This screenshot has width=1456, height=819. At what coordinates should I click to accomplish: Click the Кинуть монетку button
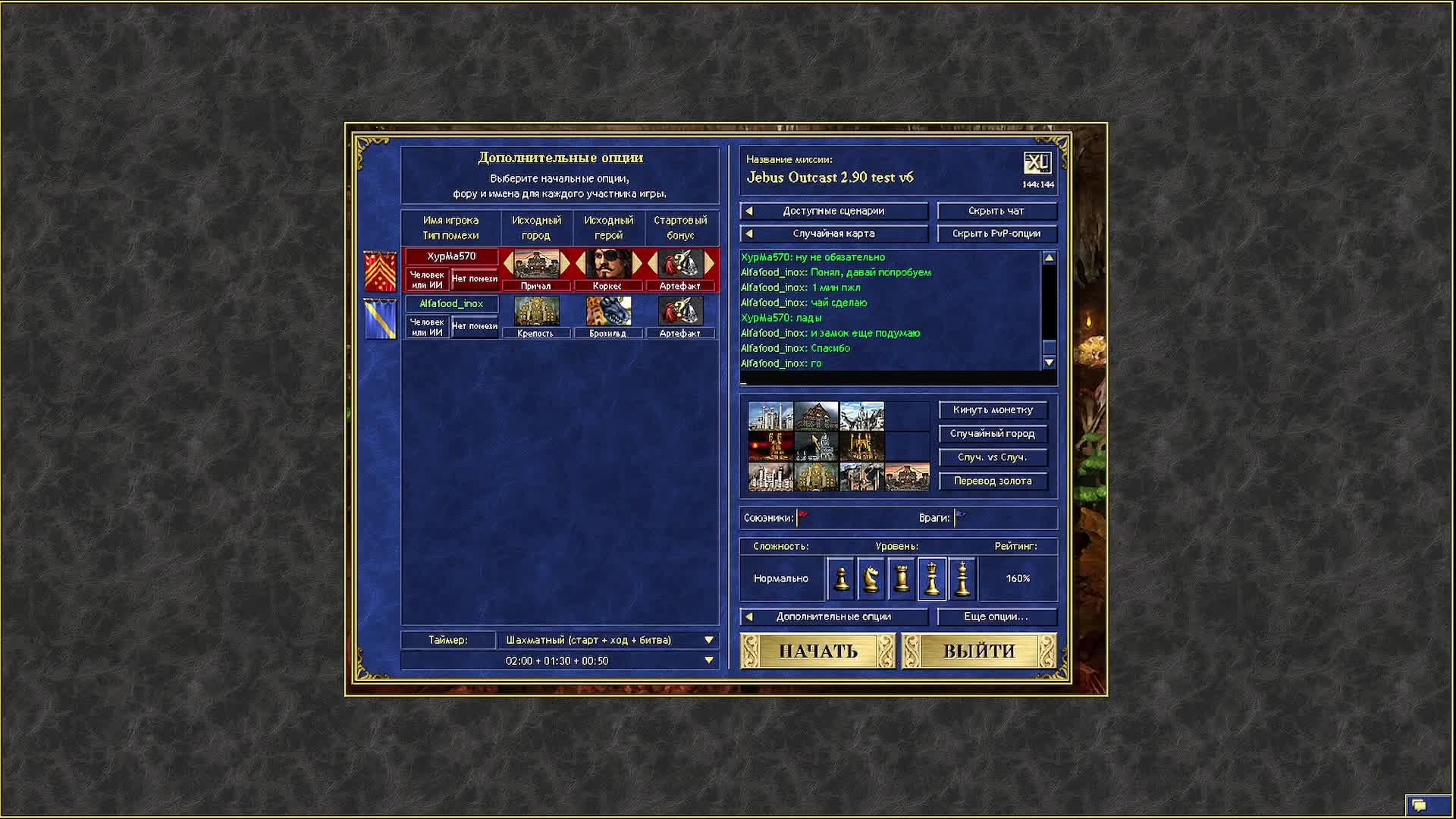pos(992,409)
